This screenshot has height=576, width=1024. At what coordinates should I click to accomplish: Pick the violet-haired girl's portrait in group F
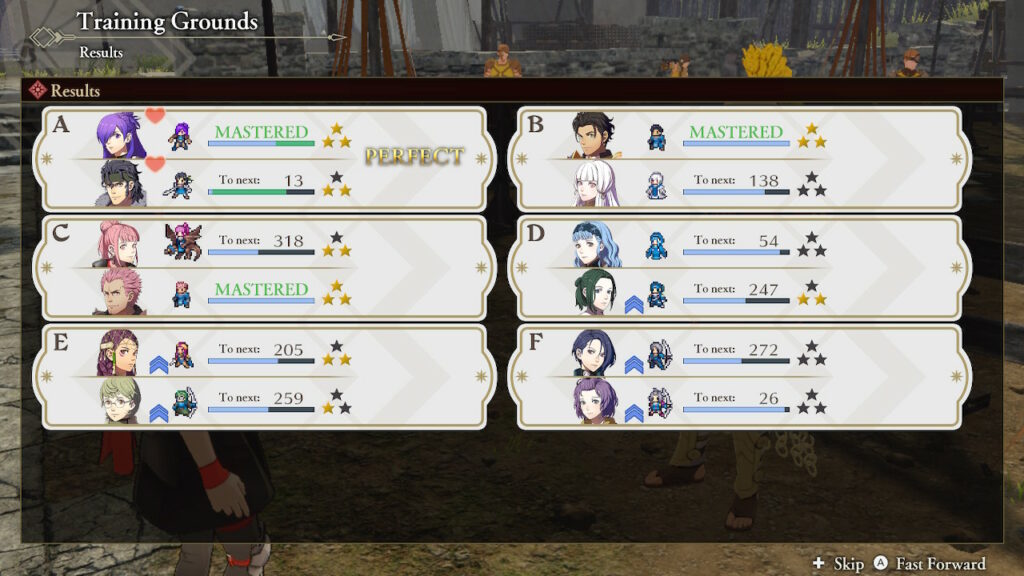(x=594, y=400)
